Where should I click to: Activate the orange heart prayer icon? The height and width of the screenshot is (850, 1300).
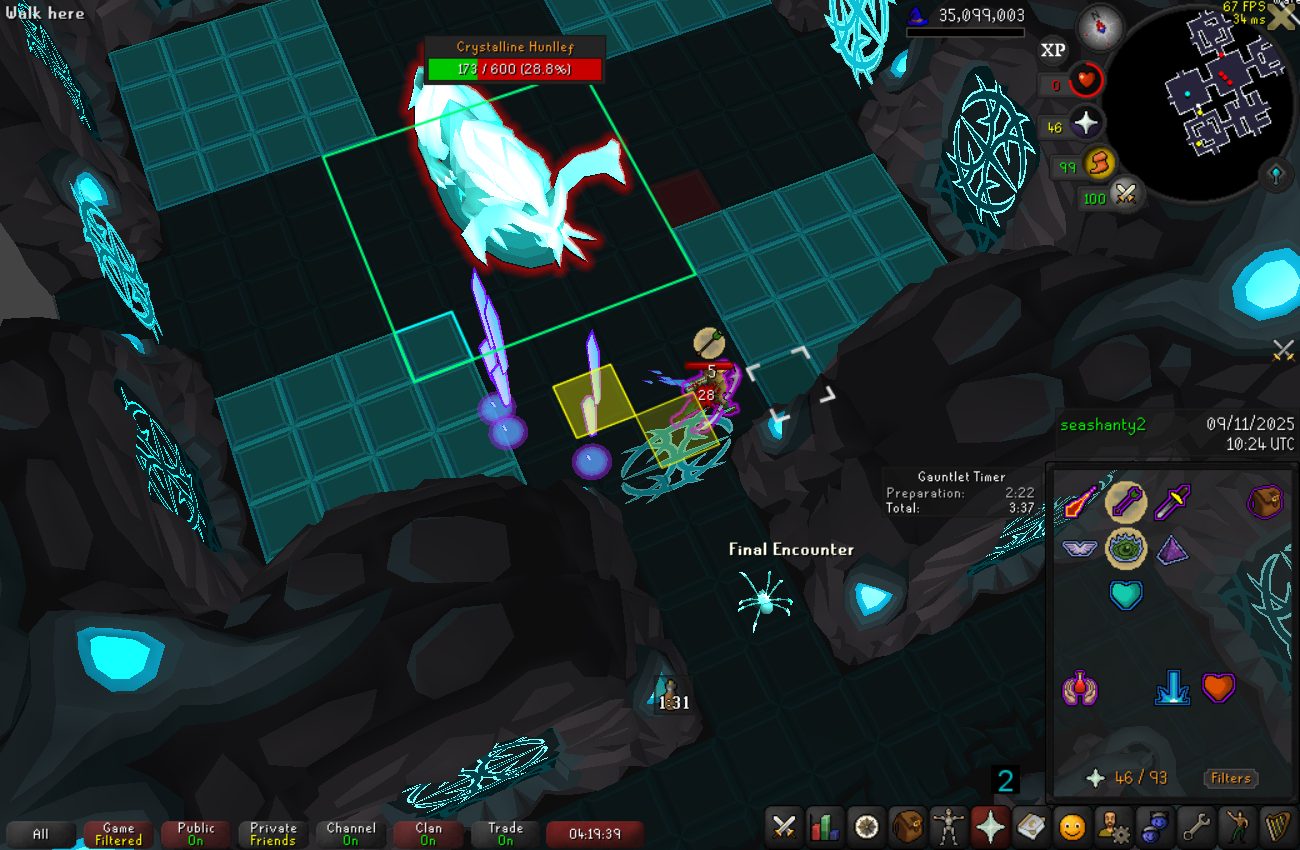[1218, 688]
